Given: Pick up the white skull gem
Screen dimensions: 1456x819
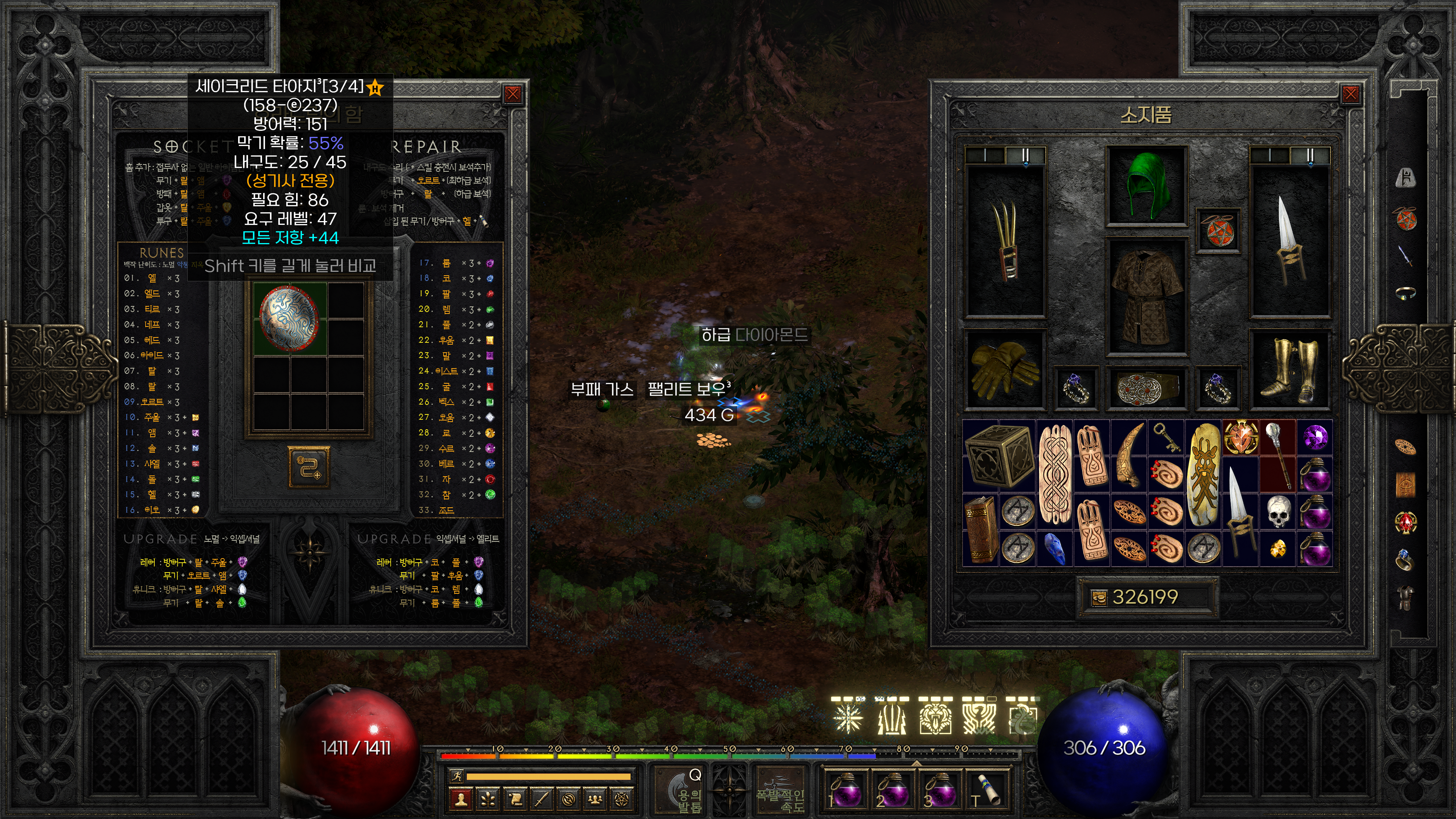Looking at the screenshot, I should pyautogui.click(x=1278, y=511).
